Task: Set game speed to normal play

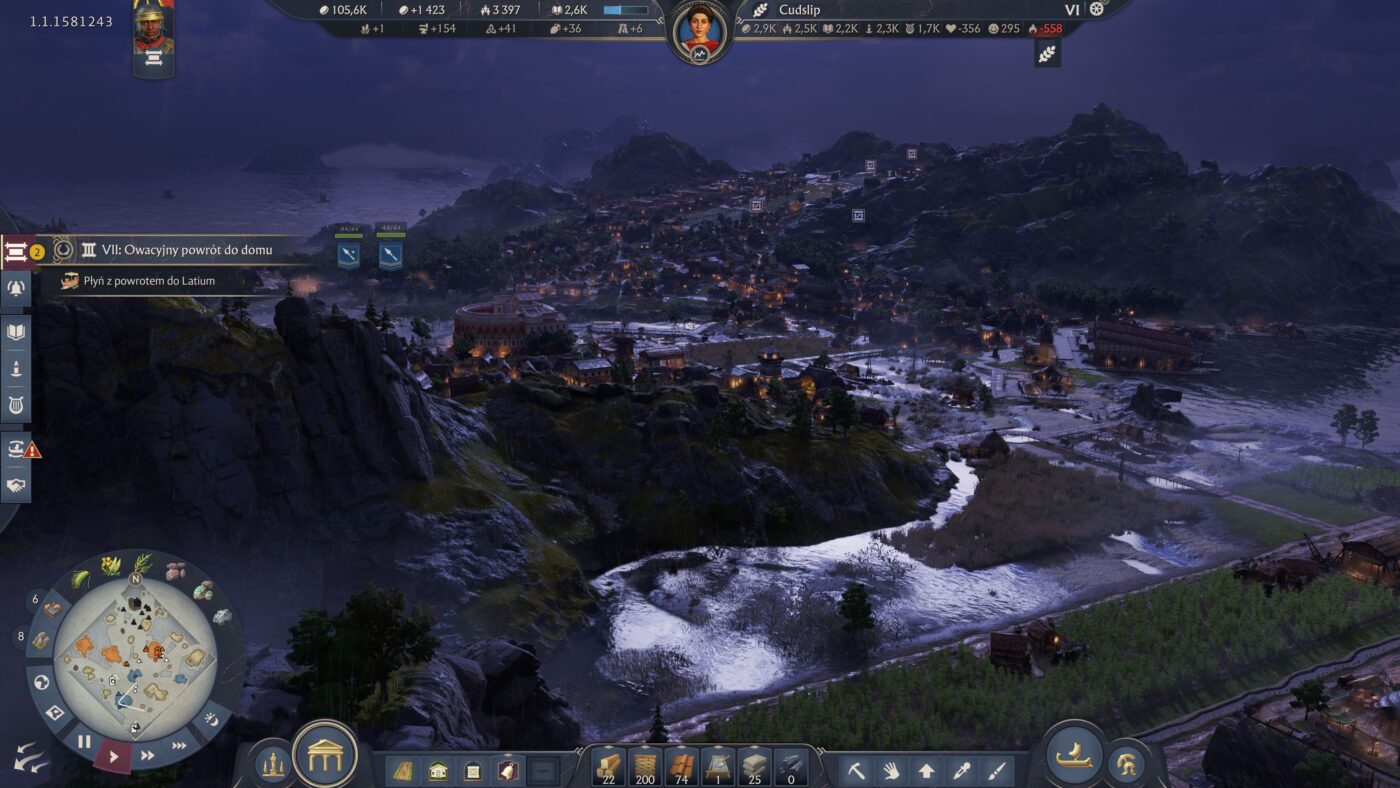Action: [x=113, y=756]
